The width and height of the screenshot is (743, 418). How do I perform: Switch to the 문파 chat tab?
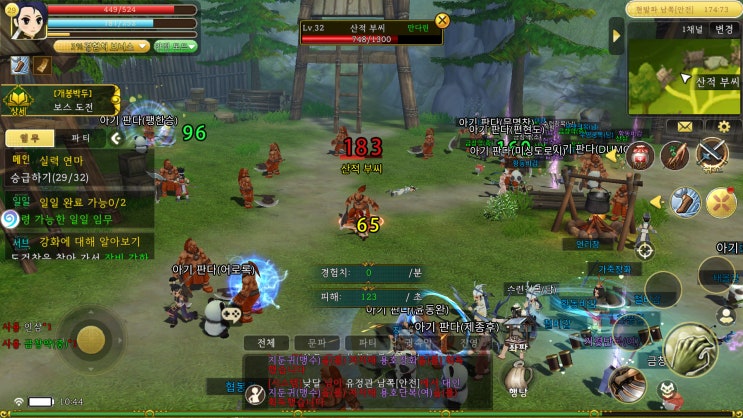[x=315, y=342]
